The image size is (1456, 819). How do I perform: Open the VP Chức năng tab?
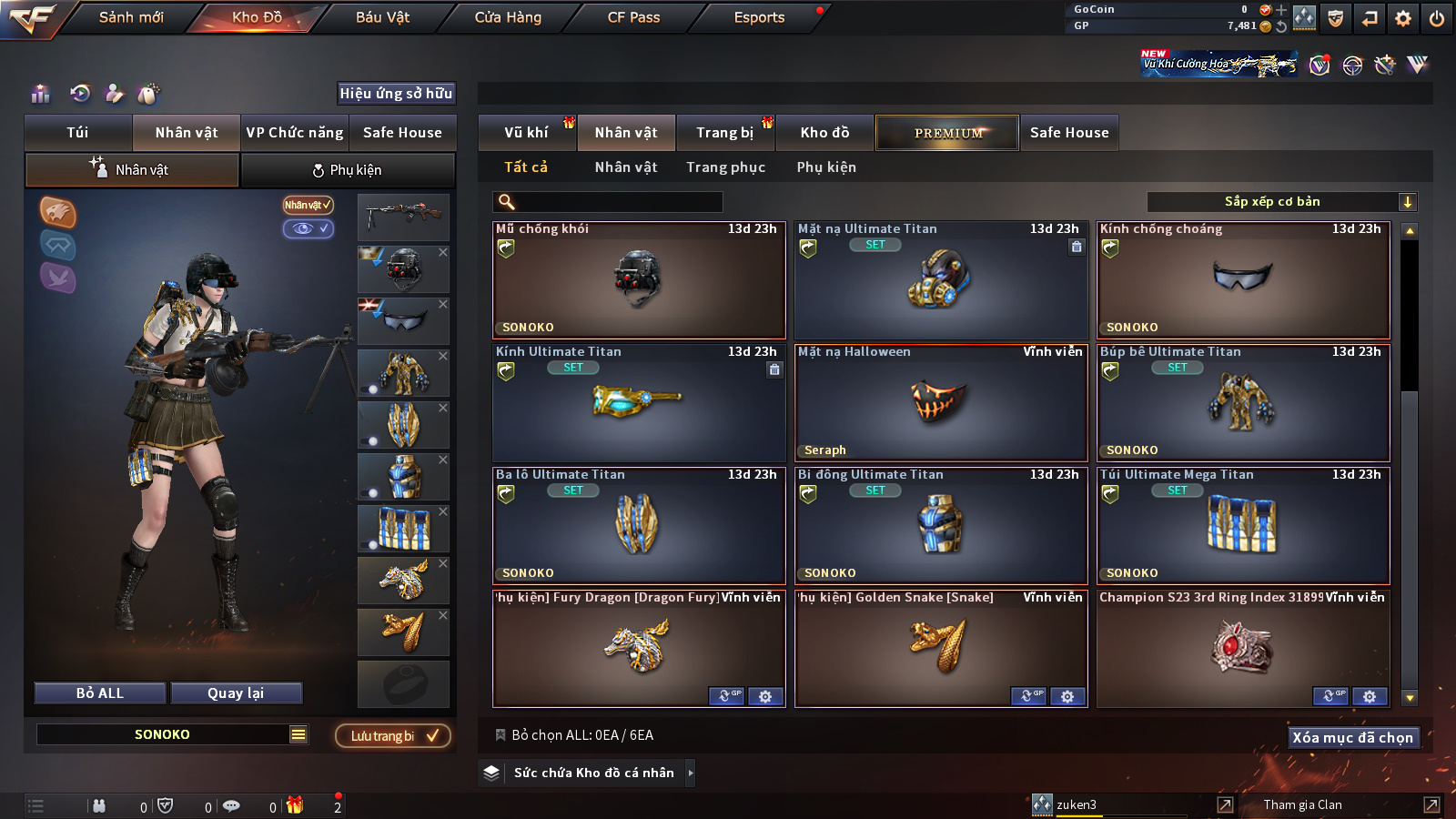coord(295,133)
